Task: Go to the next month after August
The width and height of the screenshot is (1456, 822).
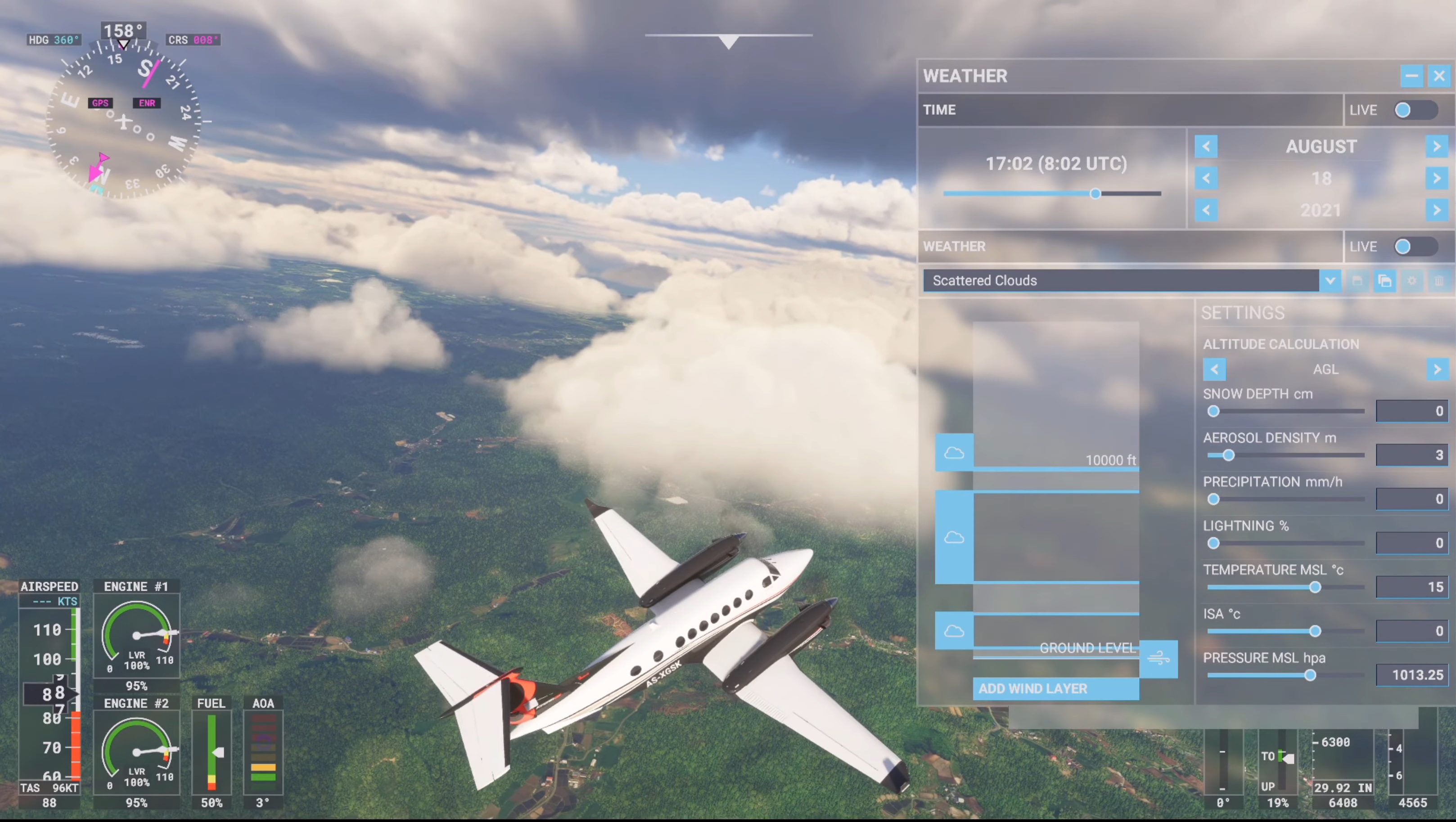Action: pos(1436,147)
